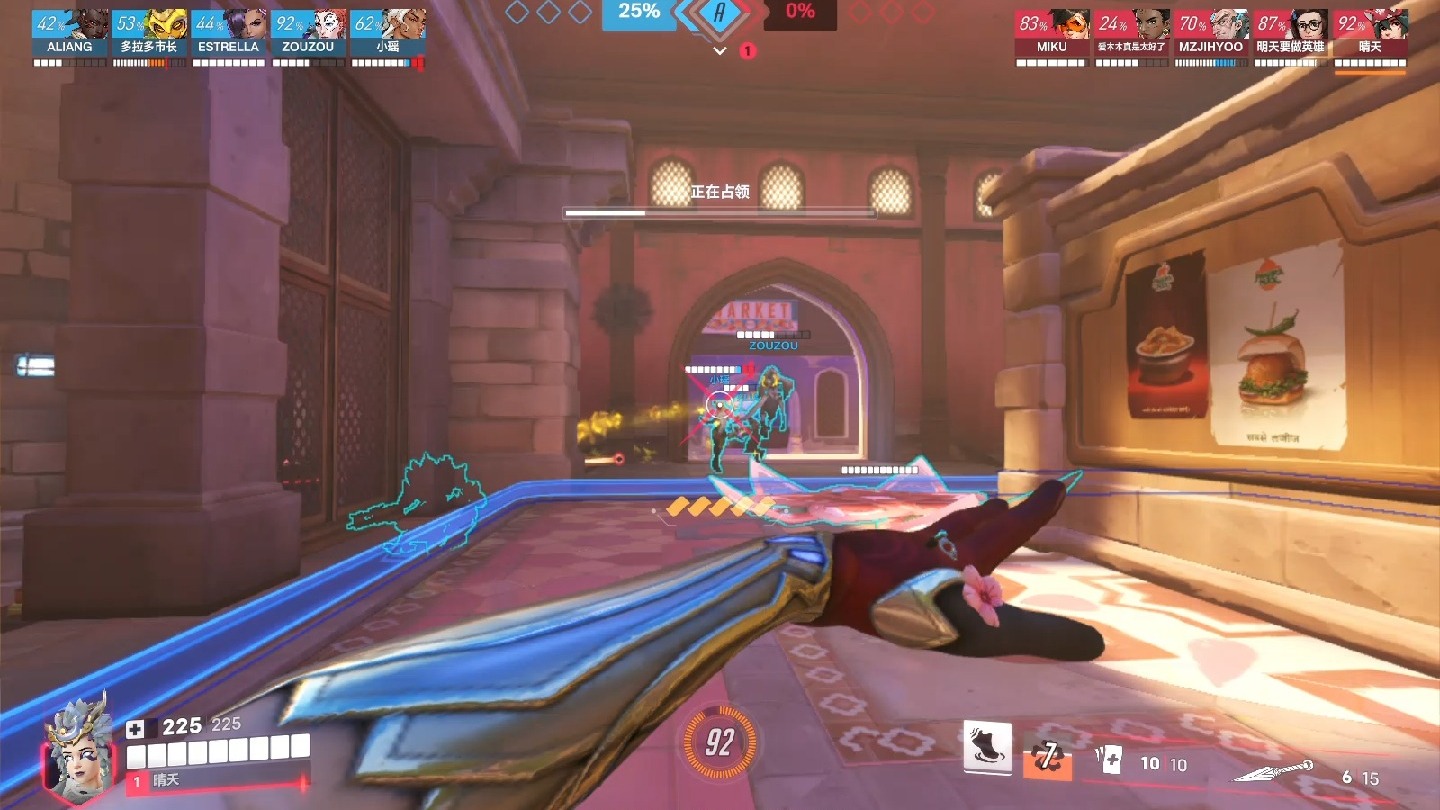Click the 92% ultimate charge meter
This screenshot has height=810, width=1440.
[719, 742]
